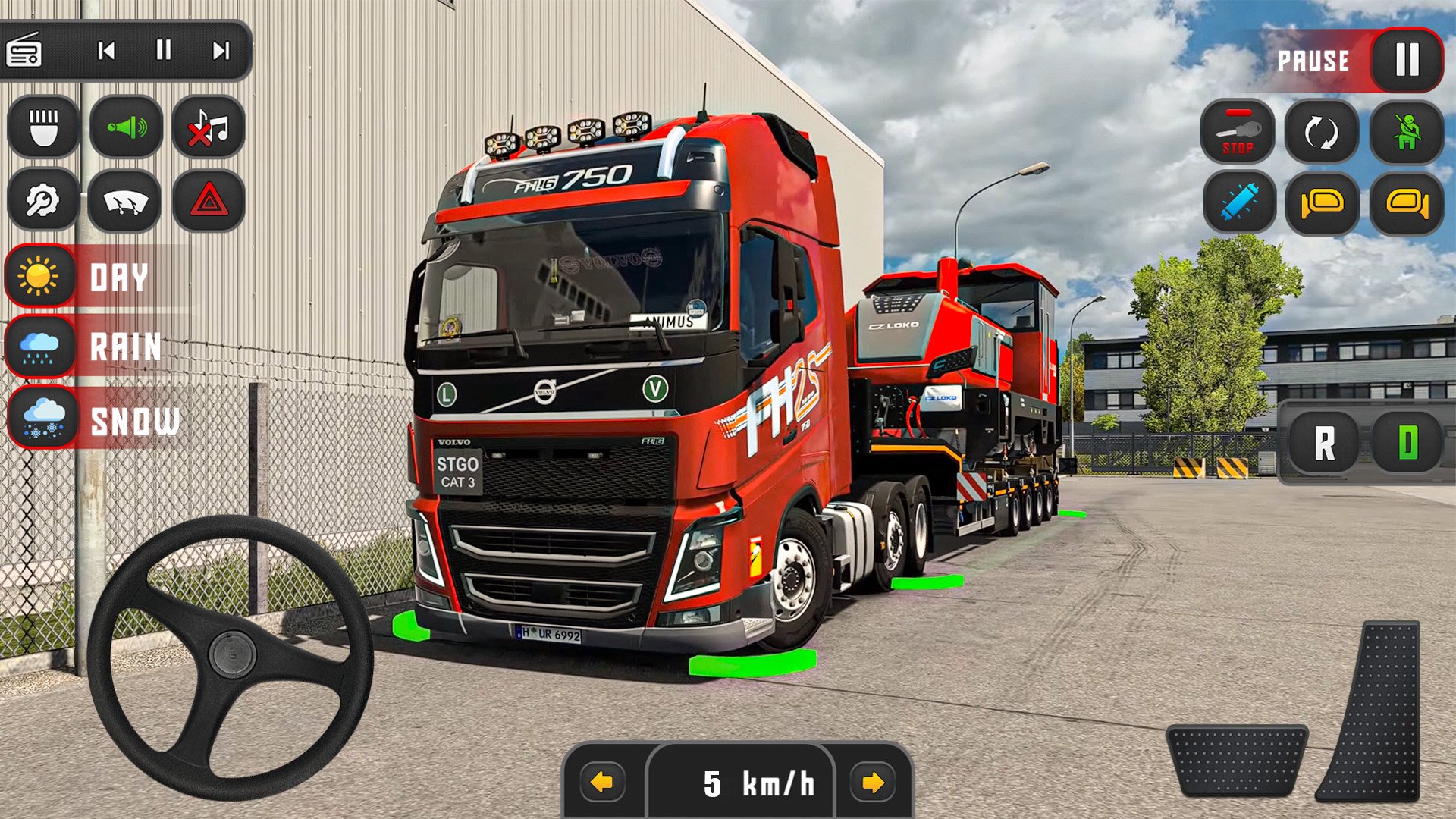The height and width of the screenshot is (819, 1456).
Task: Toggle the green seatbelt driver icon
Action: (x=1406, y=132)
